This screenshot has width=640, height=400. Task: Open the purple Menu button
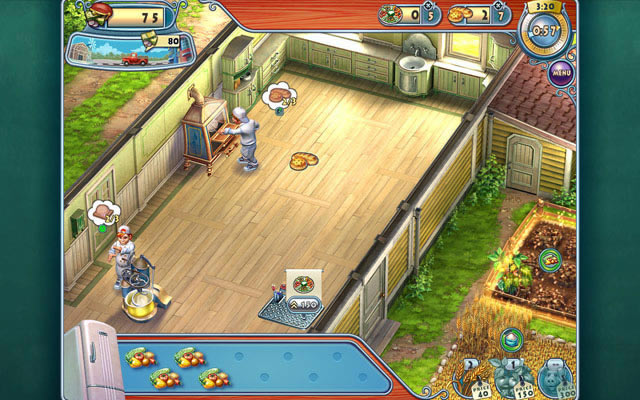(560, 72)
